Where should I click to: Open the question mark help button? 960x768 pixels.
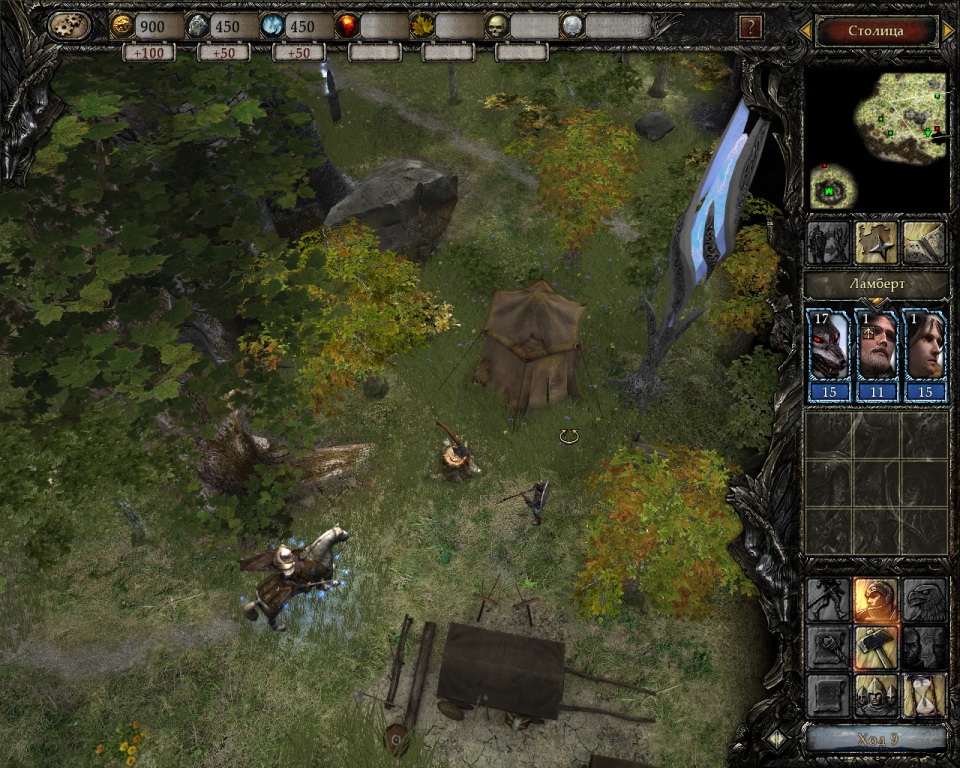point(750,27)
